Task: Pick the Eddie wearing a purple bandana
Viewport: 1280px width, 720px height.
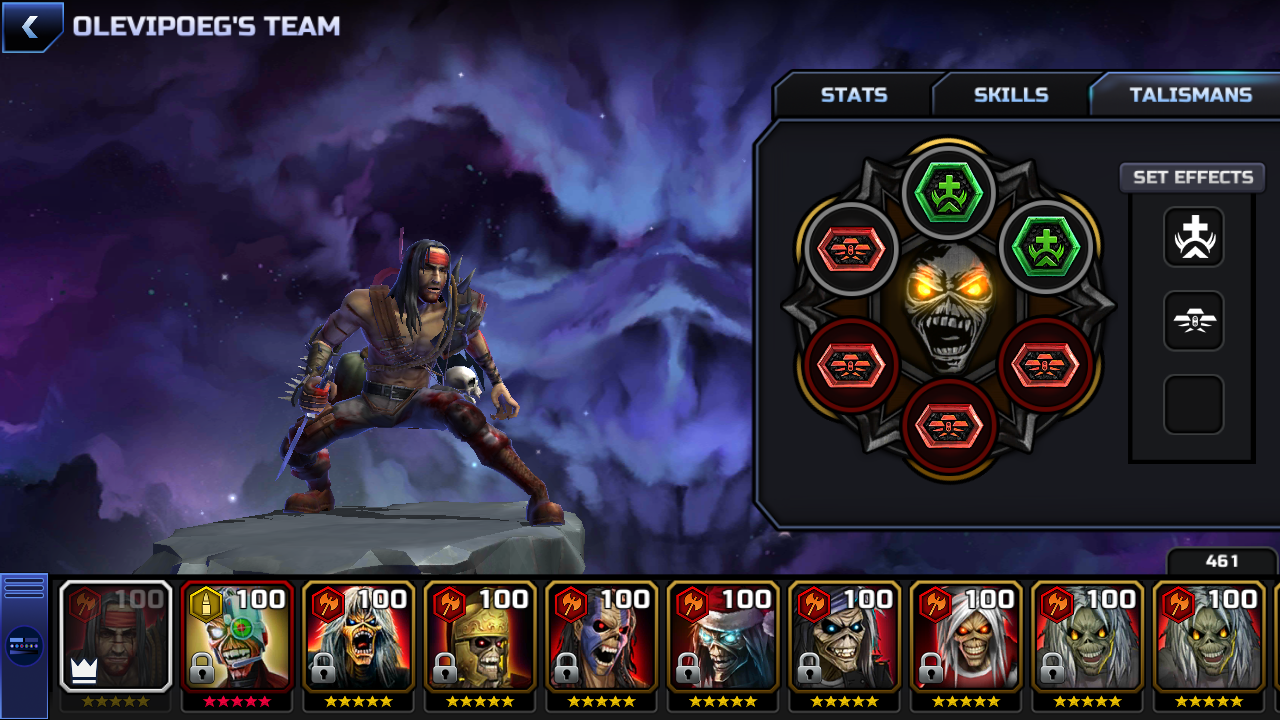Action: 845,637
